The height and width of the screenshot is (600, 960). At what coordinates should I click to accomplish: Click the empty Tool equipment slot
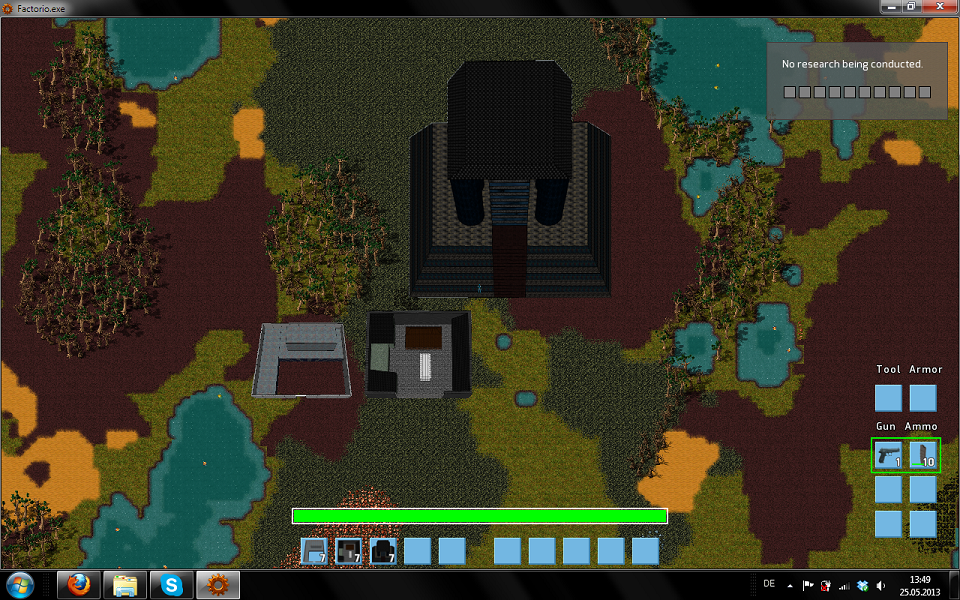click(888, 398)
